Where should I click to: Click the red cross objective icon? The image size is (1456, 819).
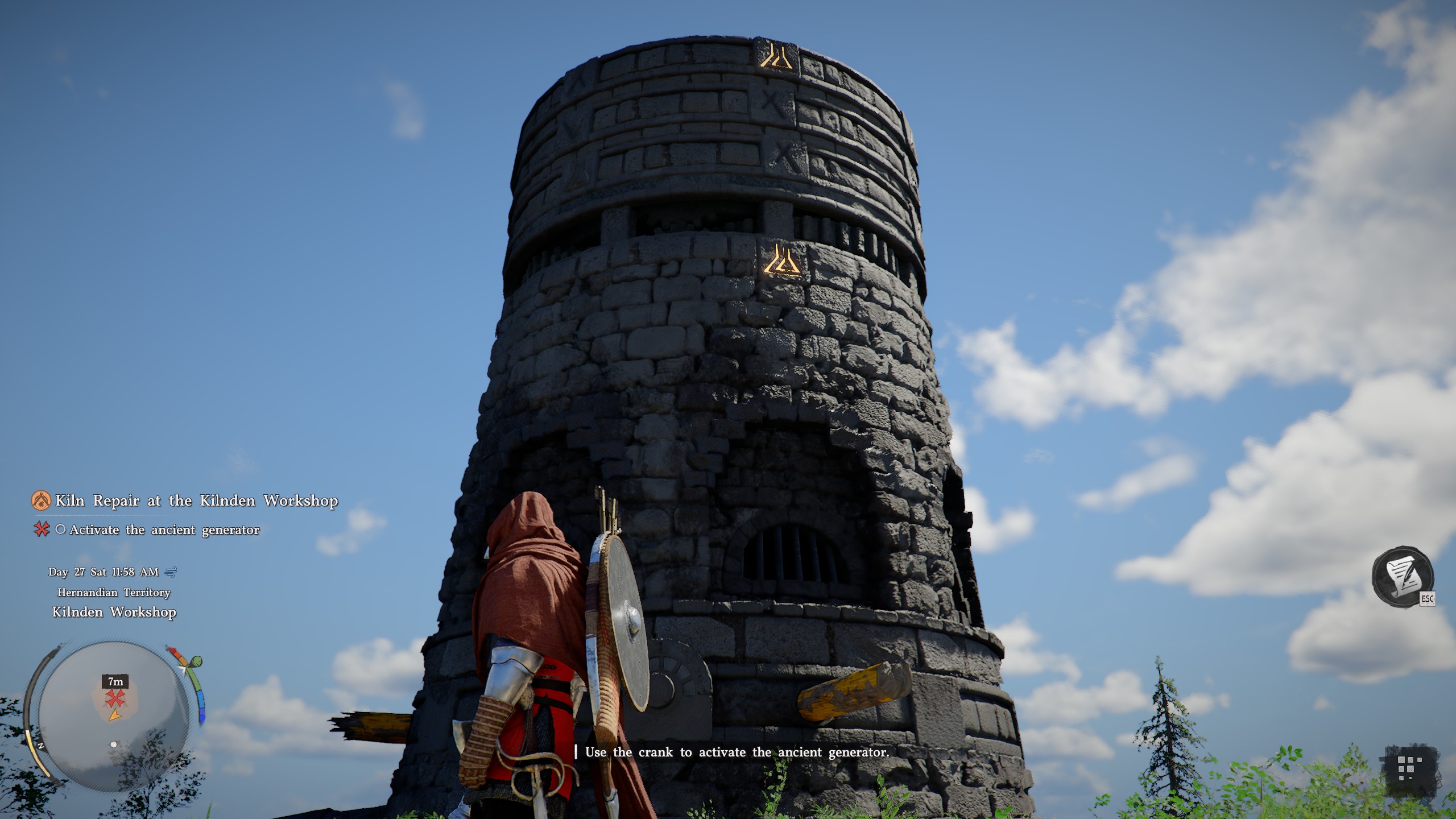(43, 530)
